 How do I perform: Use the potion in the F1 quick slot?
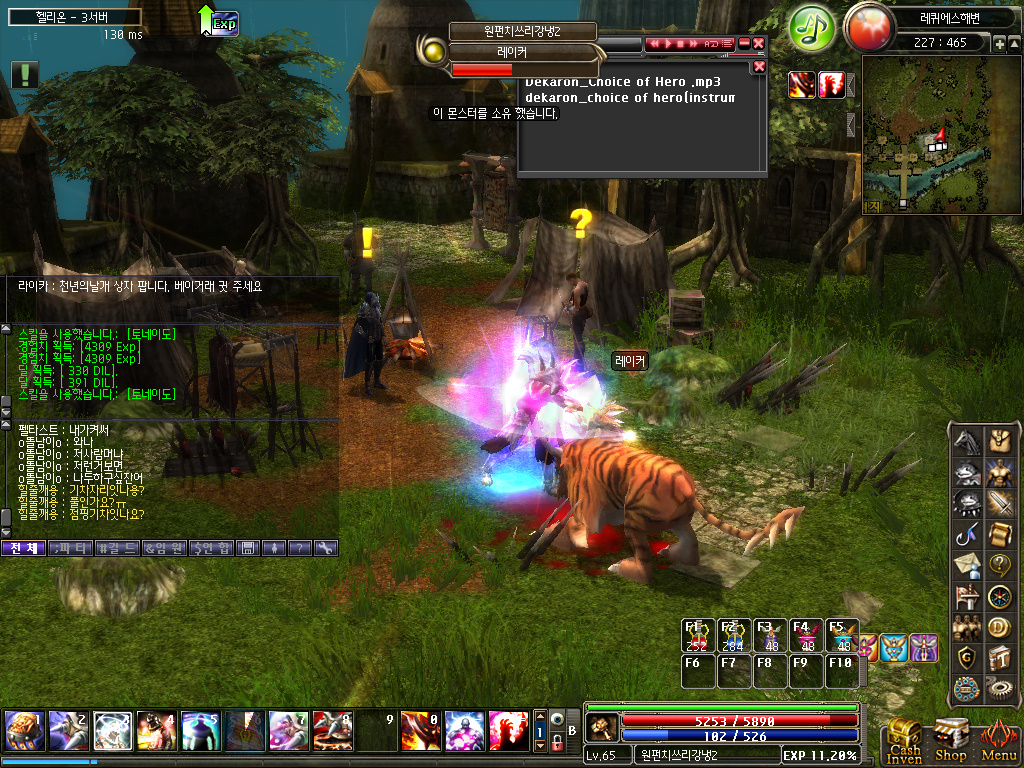696,636
